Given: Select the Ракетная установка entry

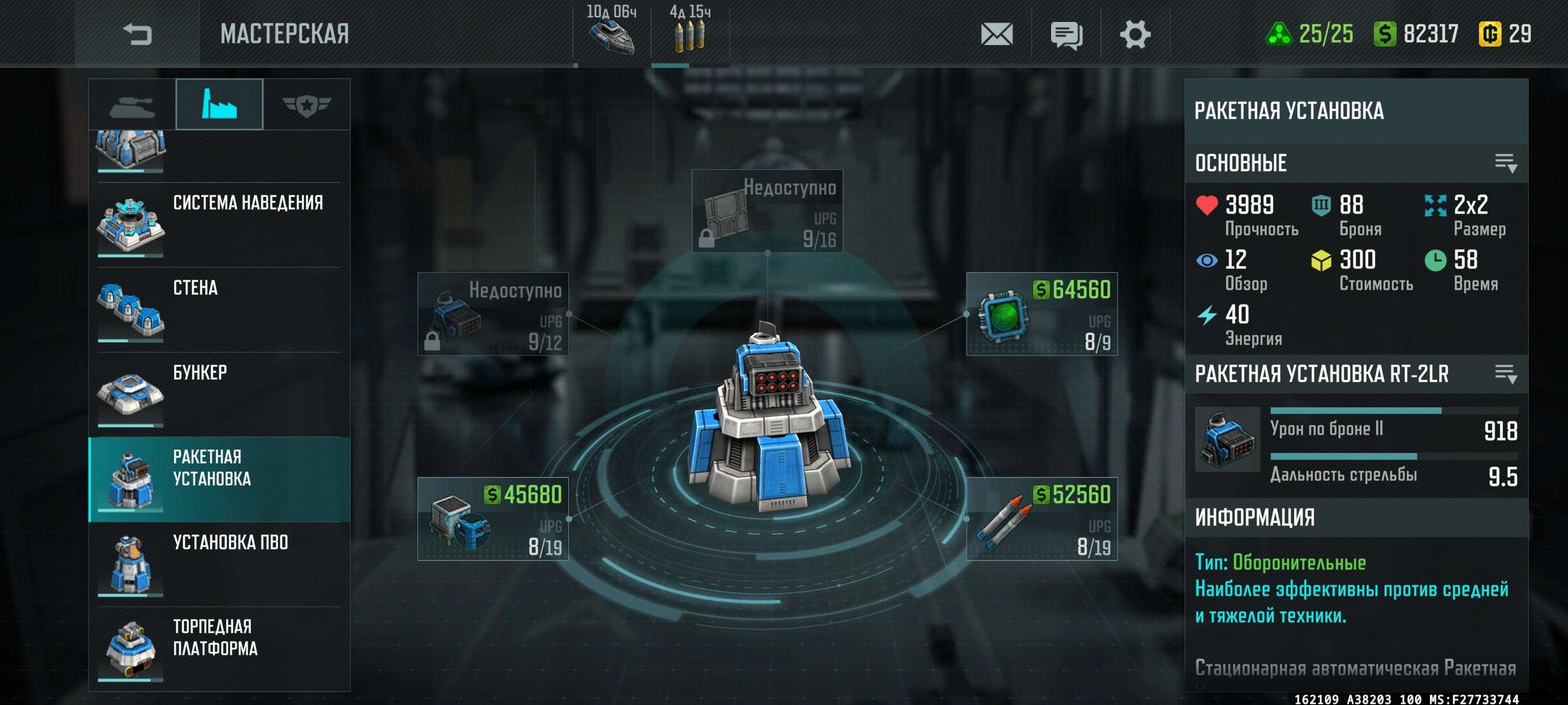Looking at the screenshot, I should tap(219, 479).
